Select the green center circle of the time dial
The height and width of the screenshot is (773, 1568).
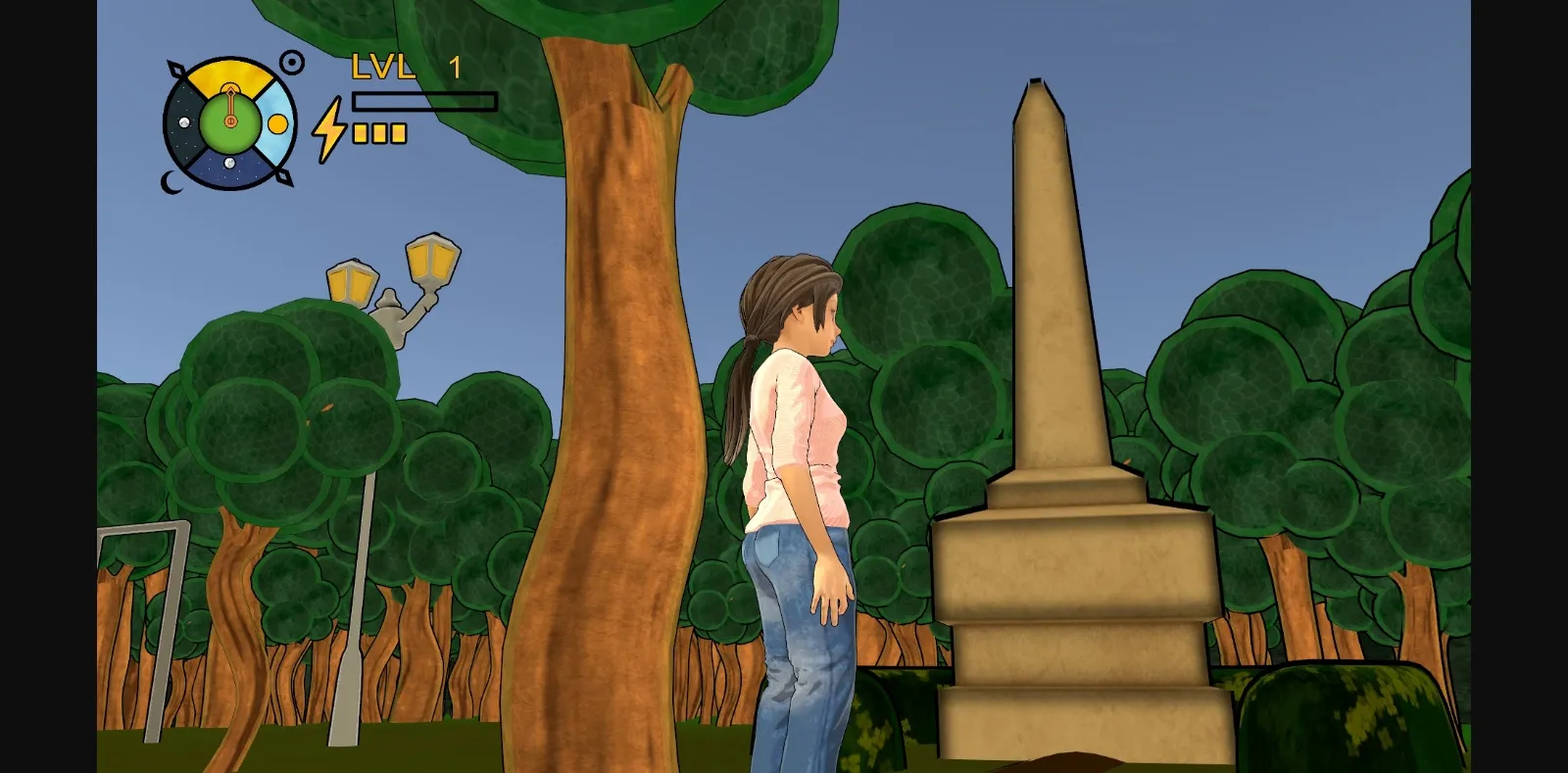click(229, 135)
